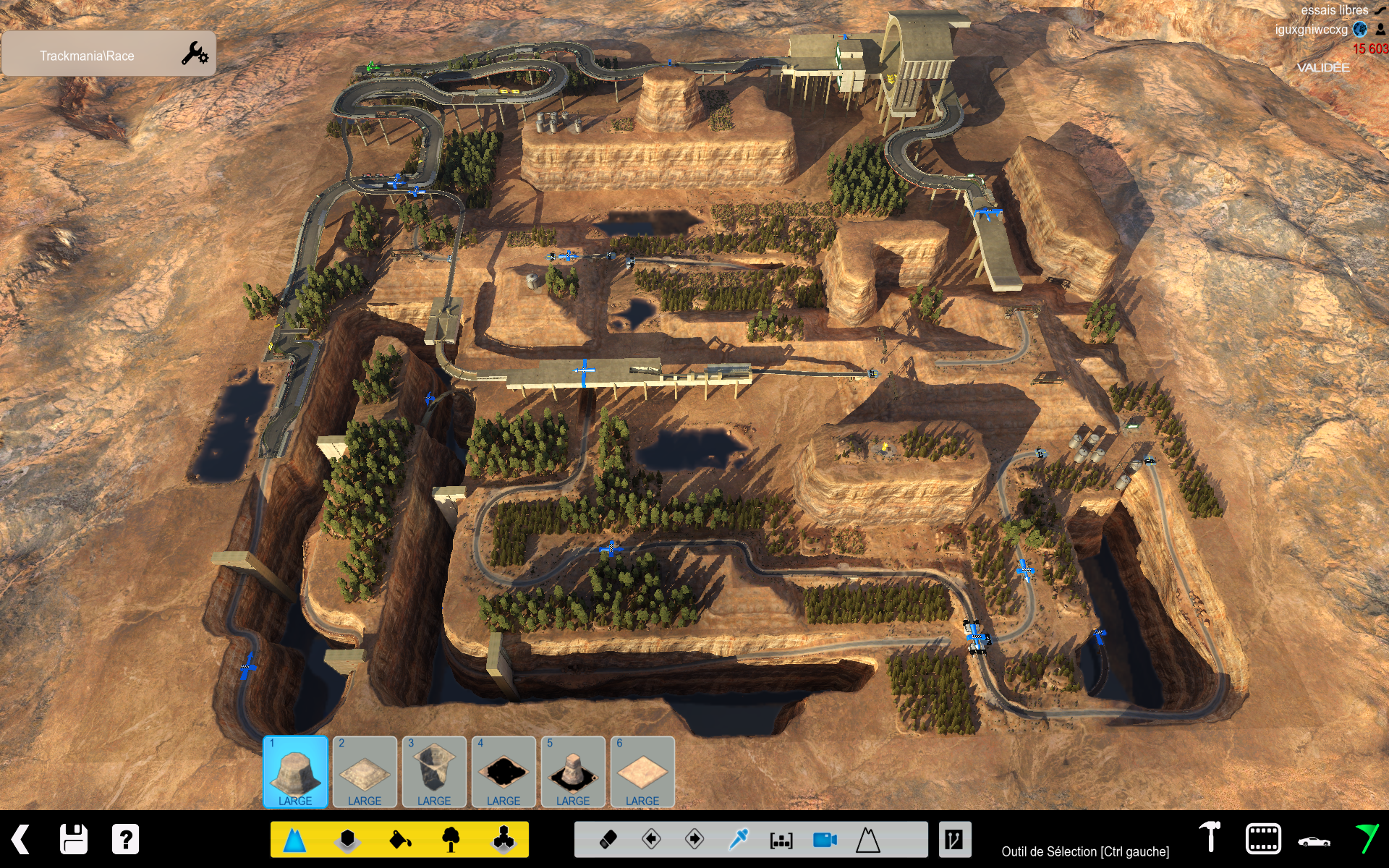
Task: Undo with the left arrow diamond icon
Action: point(651,840)
